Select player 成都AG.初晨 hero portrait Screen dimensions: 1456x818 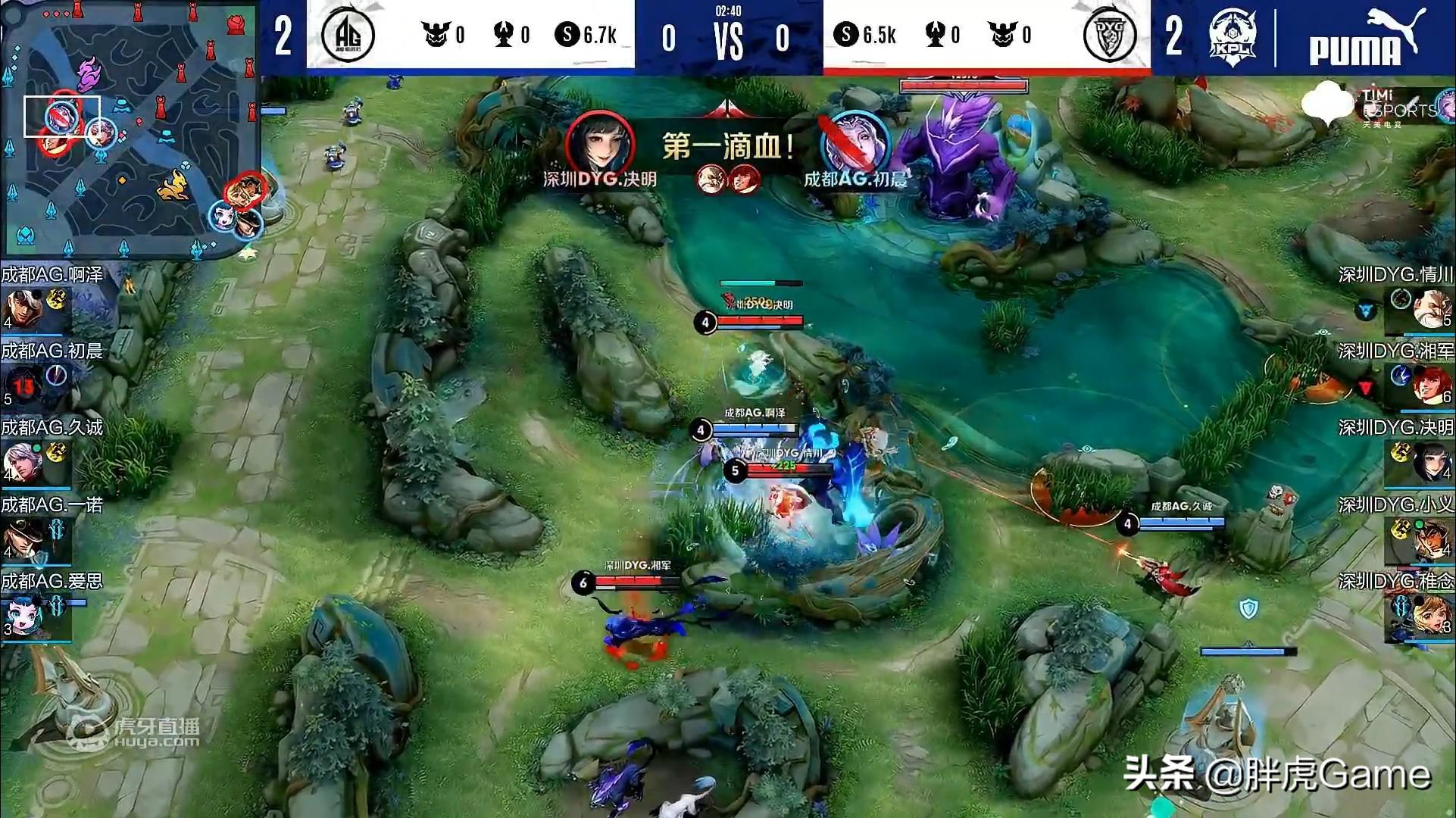point(23,385)
